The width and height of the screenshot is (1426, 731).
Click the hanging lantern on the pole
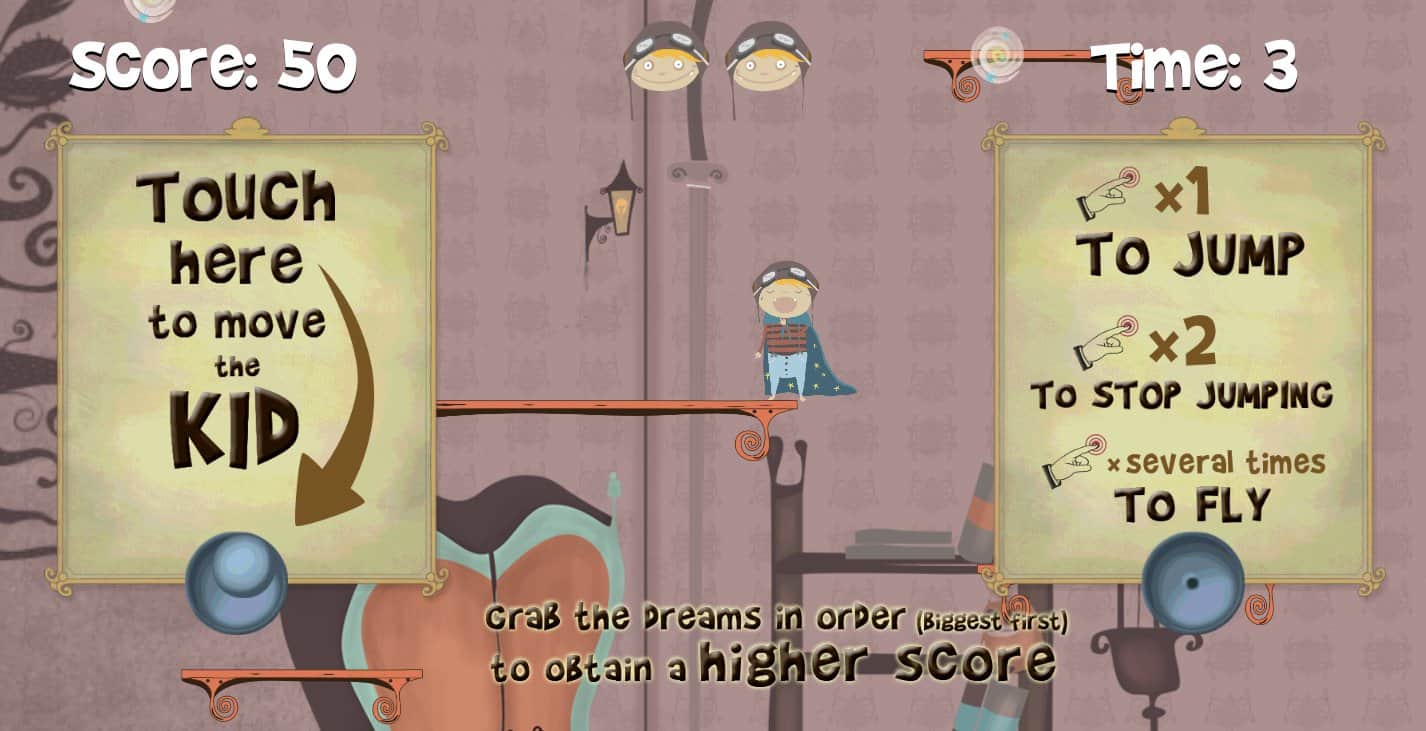click(x=620, y=200)
